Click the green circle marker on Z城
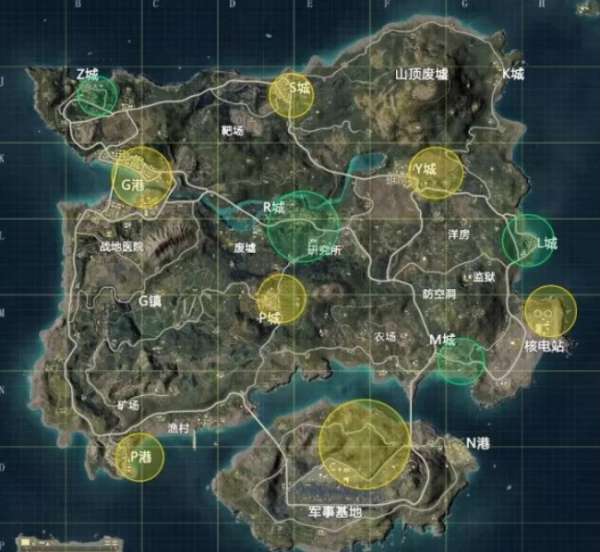Screen dimensions: 600x552 point(97,95)
